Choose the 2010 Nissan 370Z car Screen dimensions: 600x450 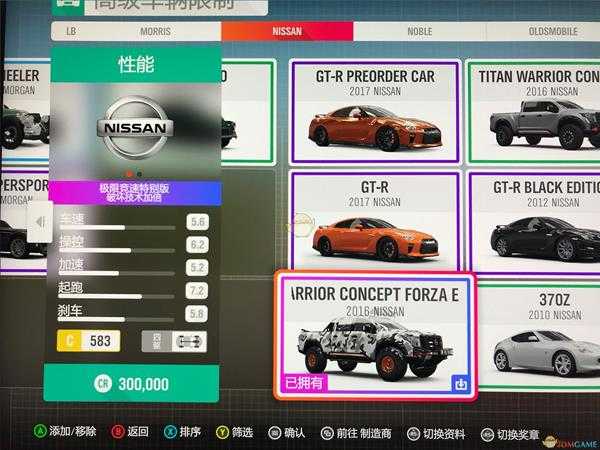tap(540, 335)
